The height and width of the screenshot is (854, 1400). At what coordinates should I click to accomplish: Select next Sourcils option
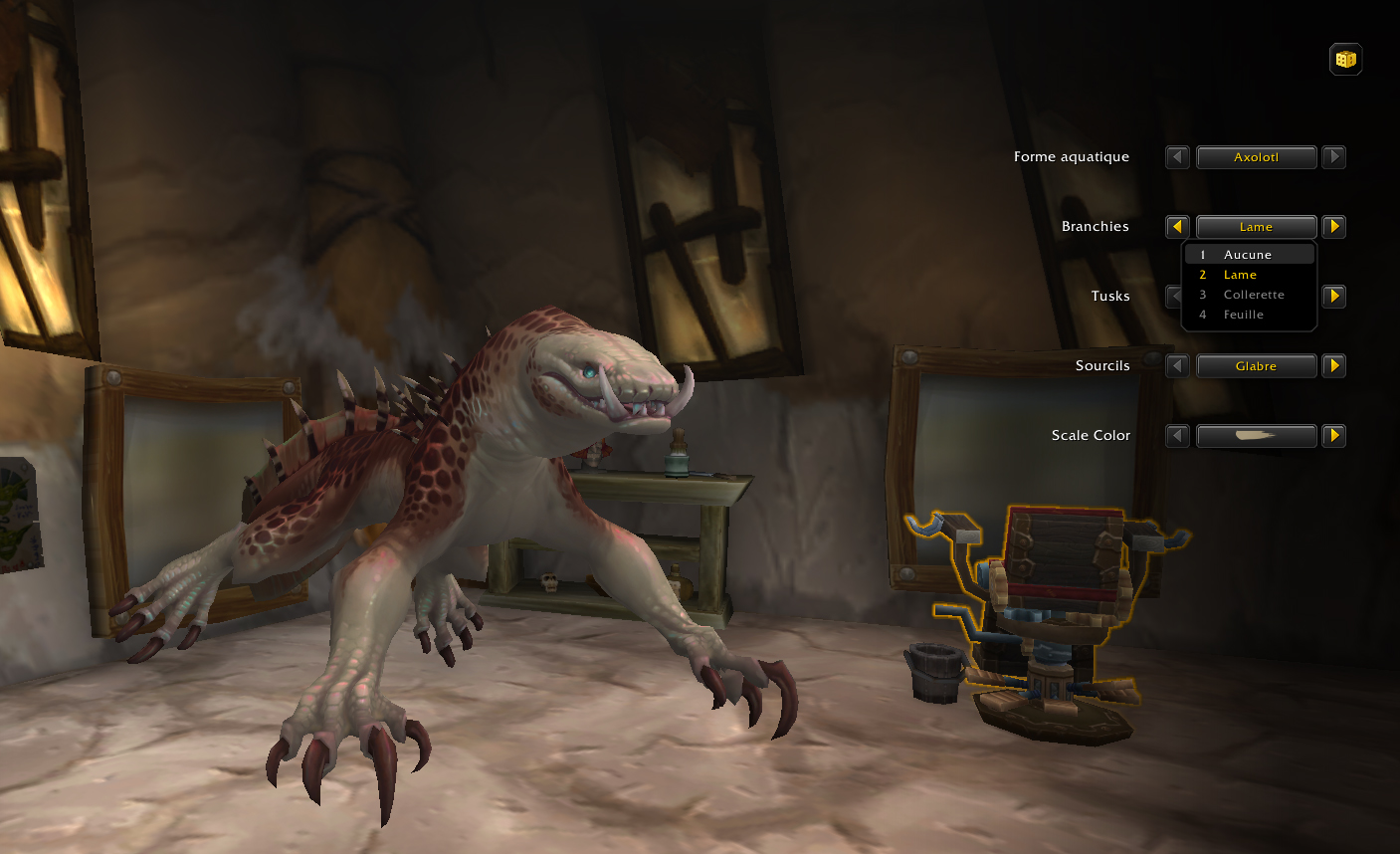[x=1334, y=366]
